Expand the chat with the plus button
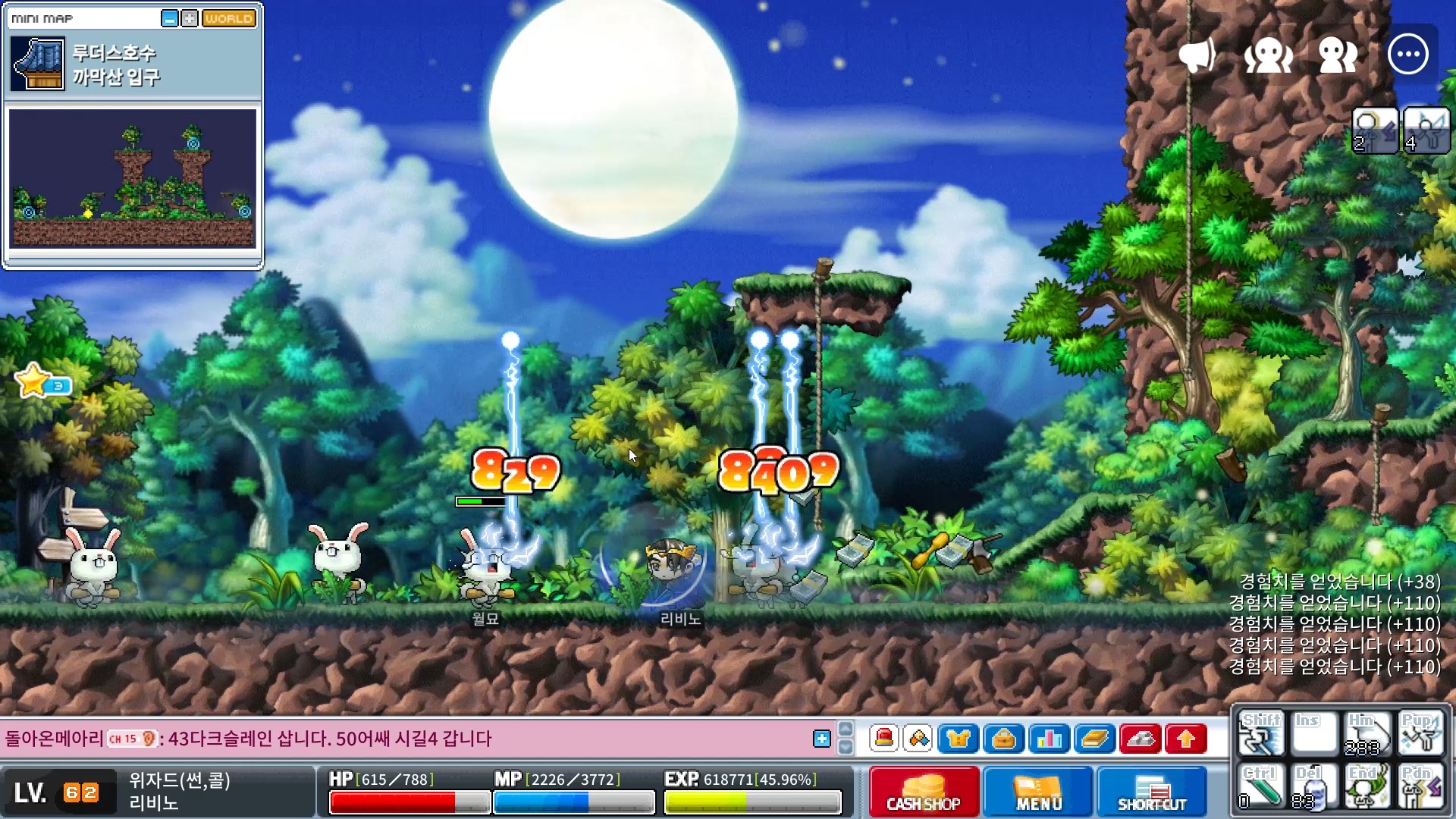Viewport: 1456px width, 819px height. (821, 739)
